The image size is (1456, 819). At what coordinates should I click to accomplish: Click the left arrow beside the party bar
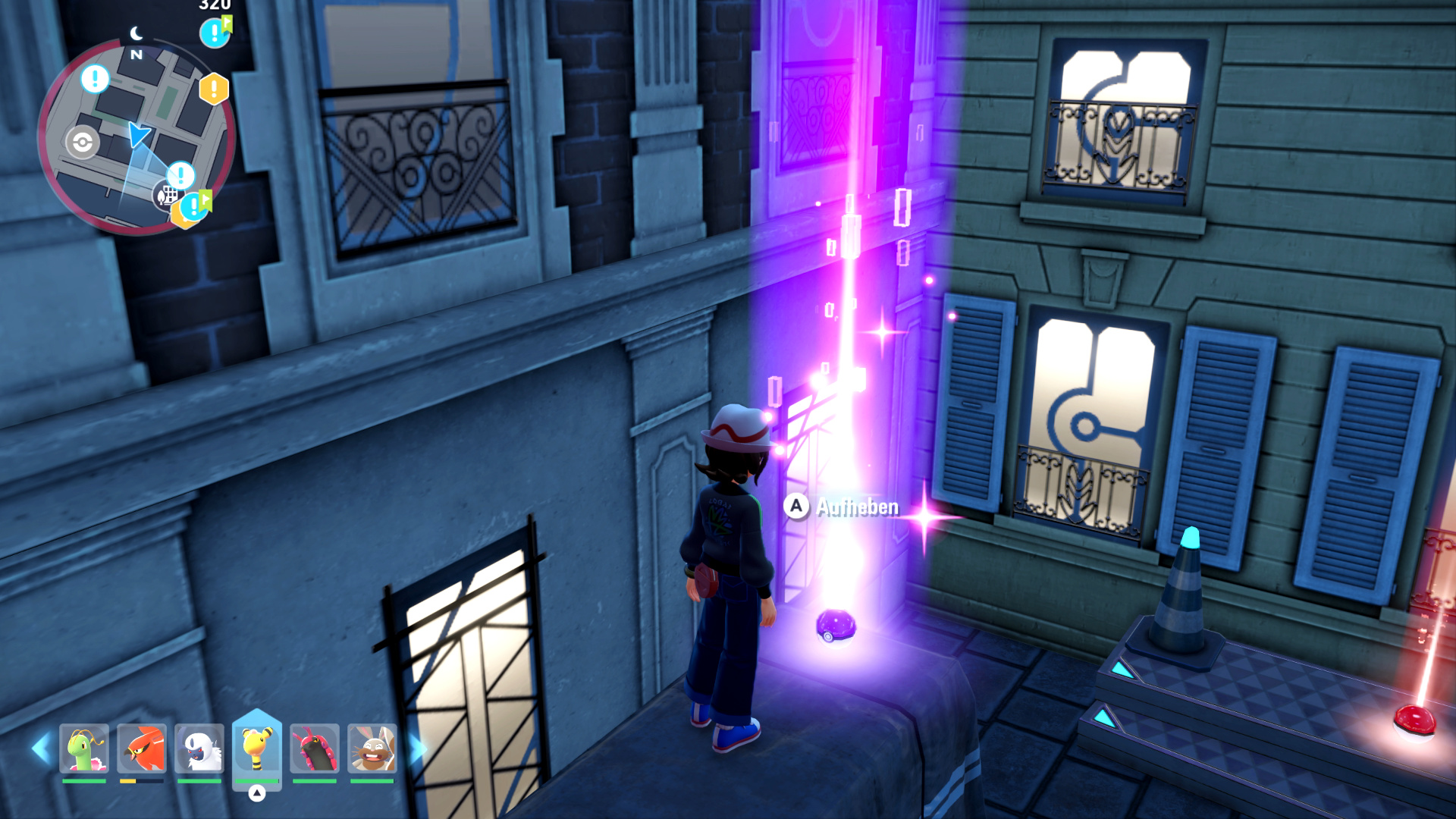click(x=40, y=748)
